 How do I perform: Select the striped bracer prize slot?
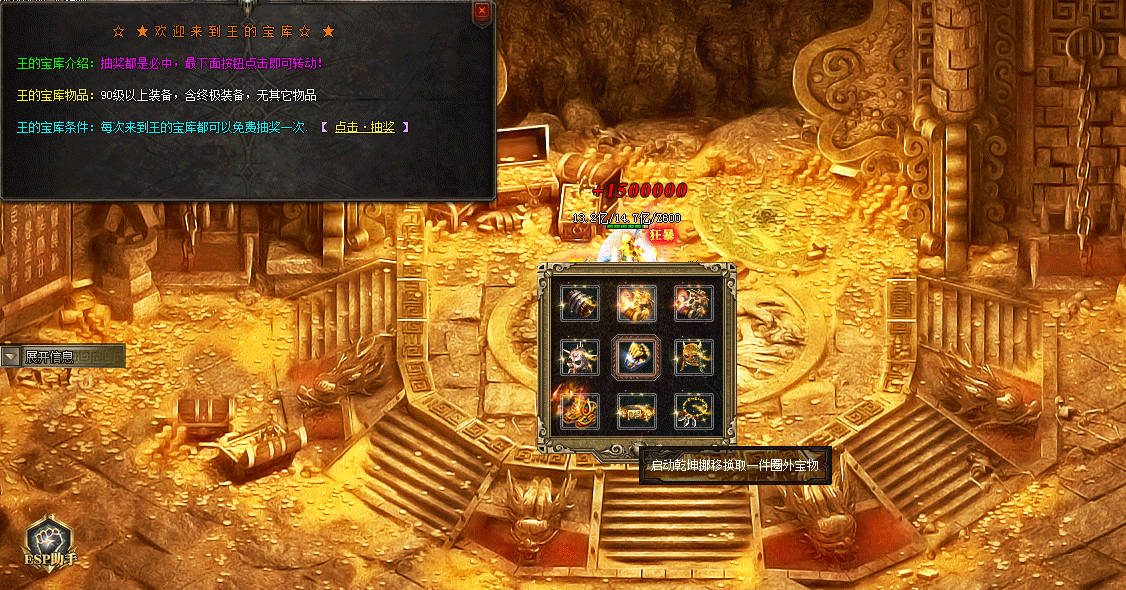[x=580, y=302]
